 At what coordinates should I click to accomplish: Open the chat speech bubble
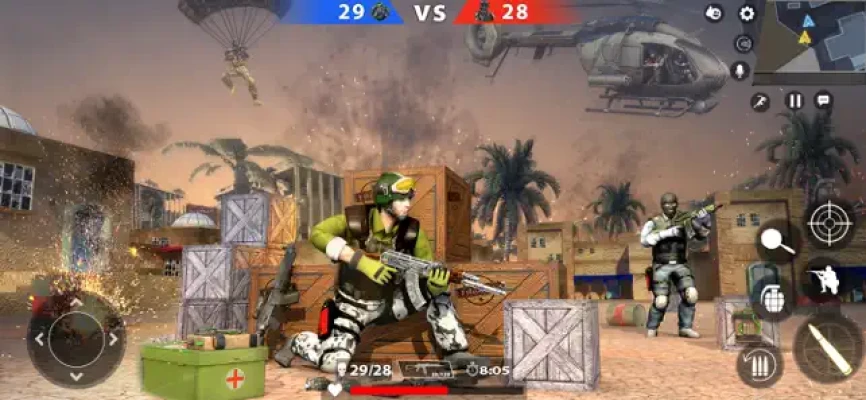coord(823,100)
